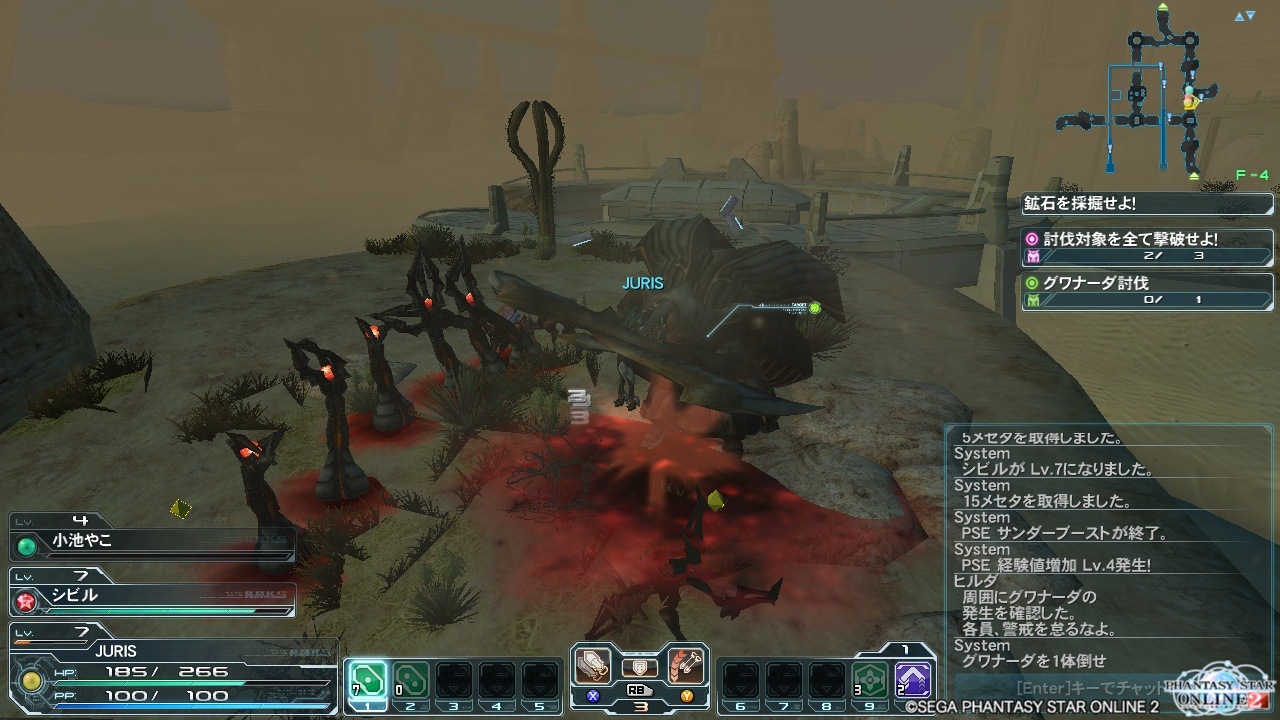Select the gunblade weapon action icon
Screen dimensions: 1280x720
(x=594, y=666)
